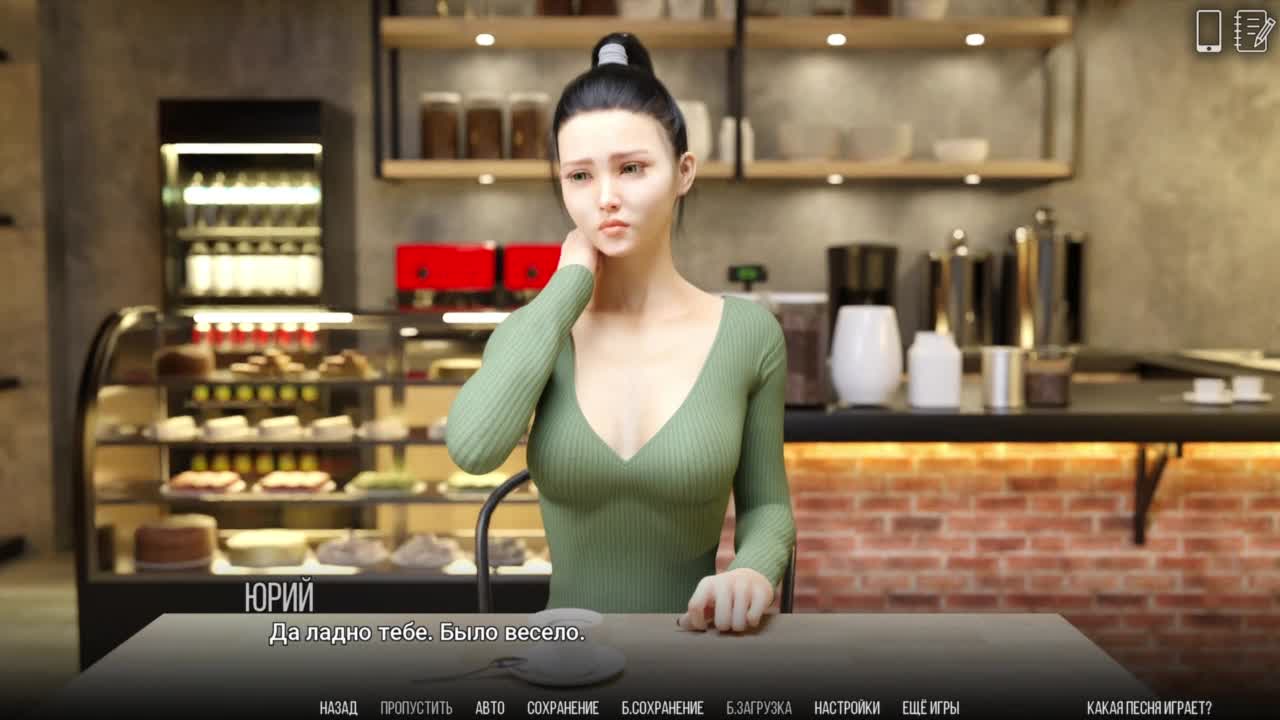Open the notepad journal icon
This screenshot has width=1280, height=720.
[1254, 31]
